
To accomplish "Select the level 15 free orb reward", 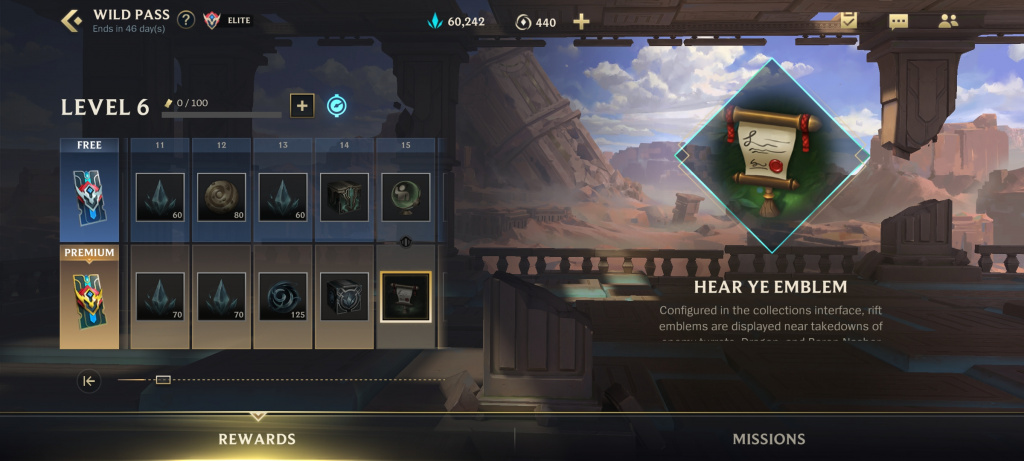I will (x=405, y=197).
